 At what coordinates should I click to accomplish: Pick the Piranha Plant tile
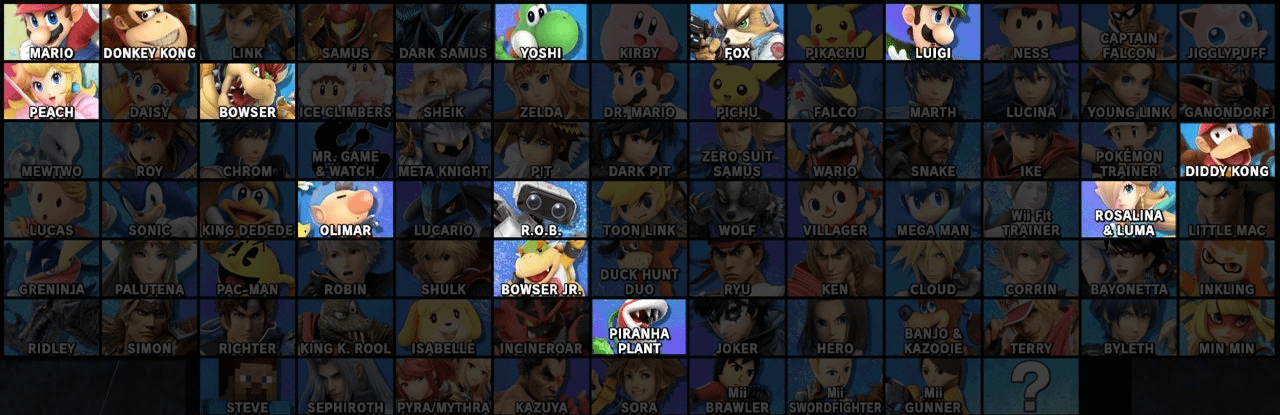tap(639, 326)
